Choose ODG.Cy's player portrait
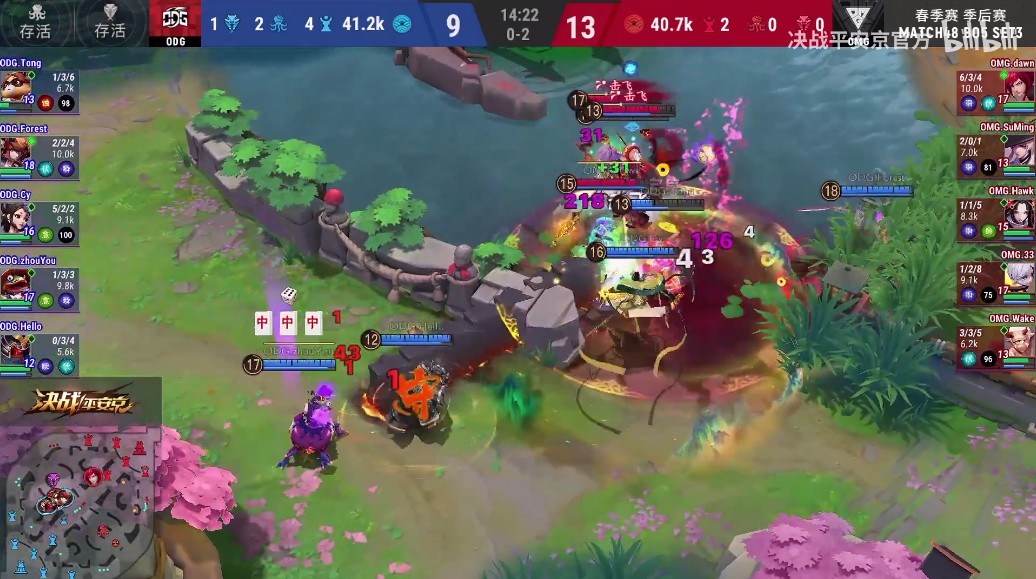This screenshot has height=579, width=1036. (x=13, y=218)
